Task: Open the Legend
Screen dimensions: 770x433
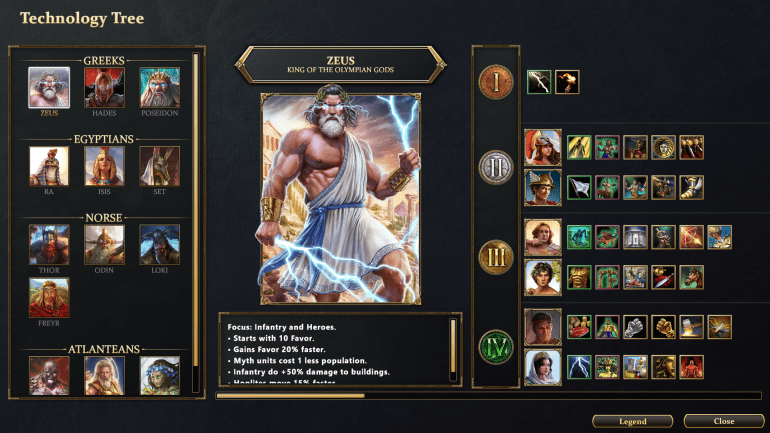Action: coord(631,421)
